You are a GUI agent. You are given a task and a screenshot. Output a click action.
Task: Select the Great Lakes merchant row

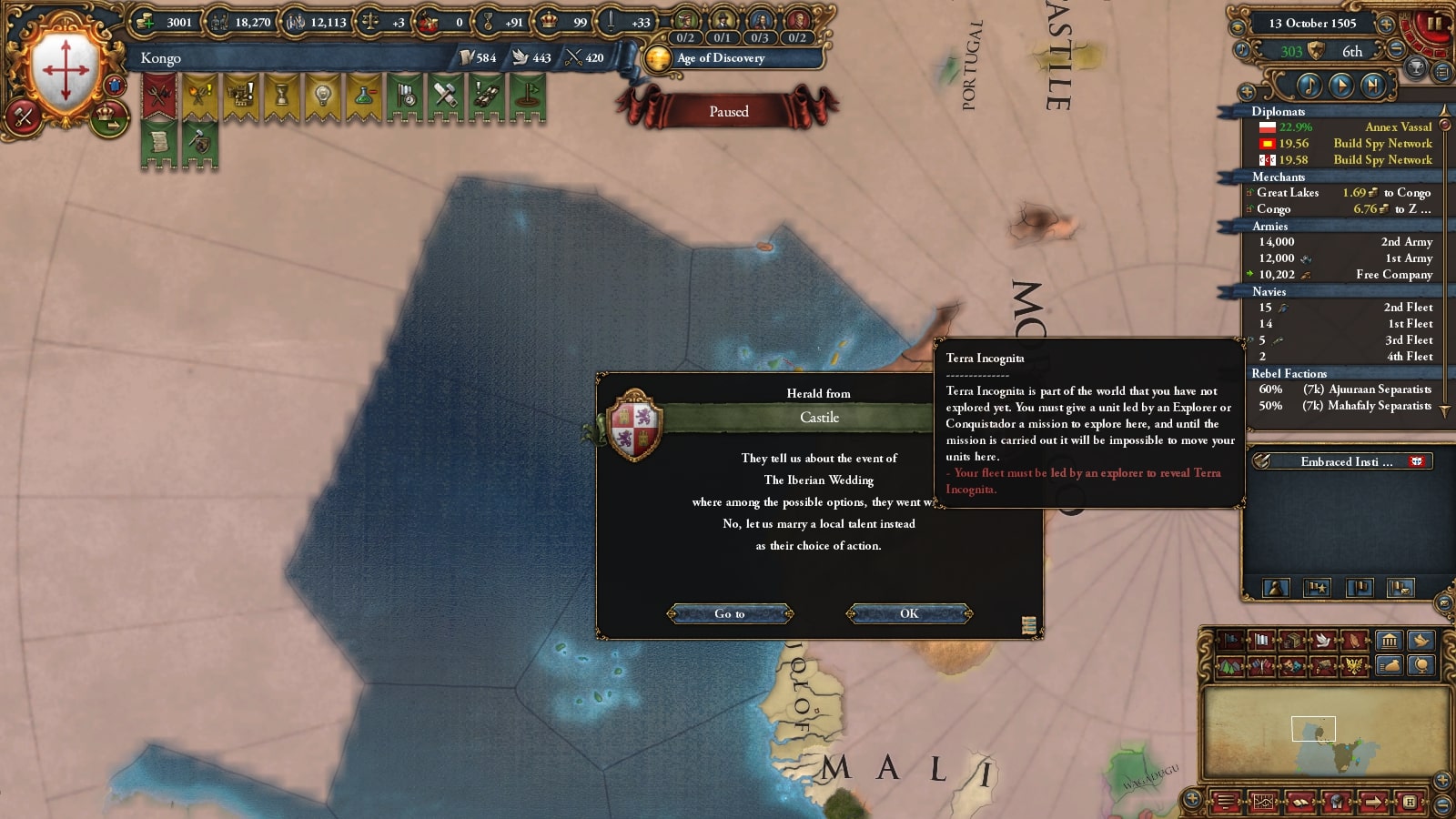(1343, 193)
